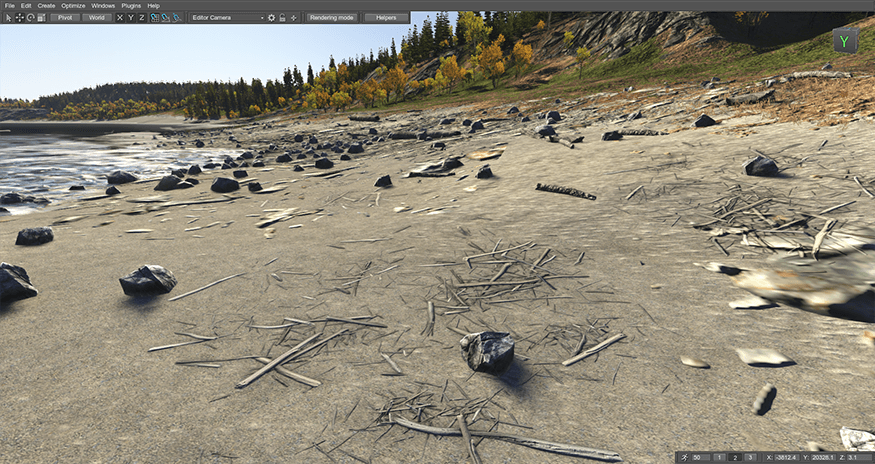
Task: Open the Plugins menu
Action: pos(132,6)
